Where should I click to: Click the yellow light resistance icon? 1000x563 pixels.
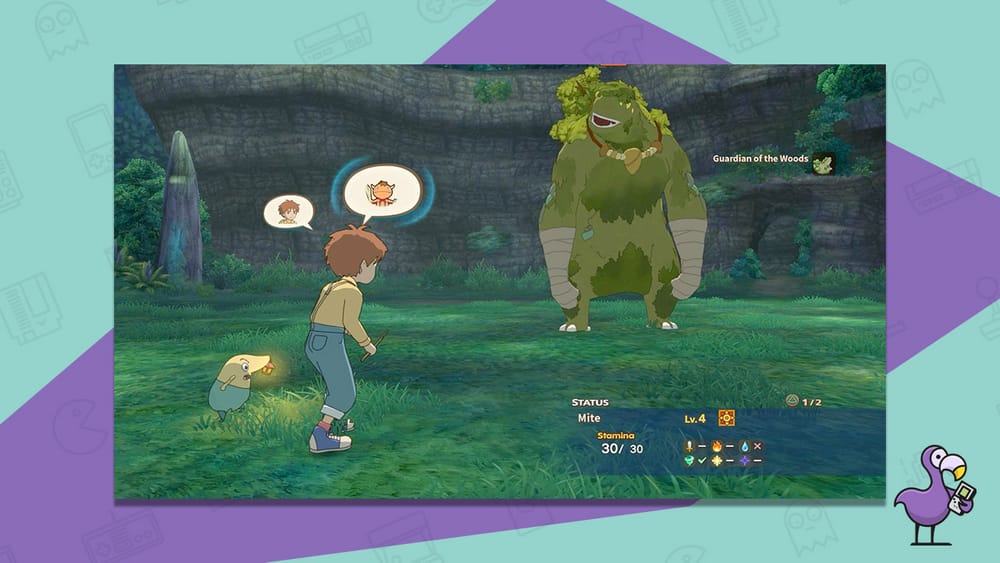tap(715, 460)
